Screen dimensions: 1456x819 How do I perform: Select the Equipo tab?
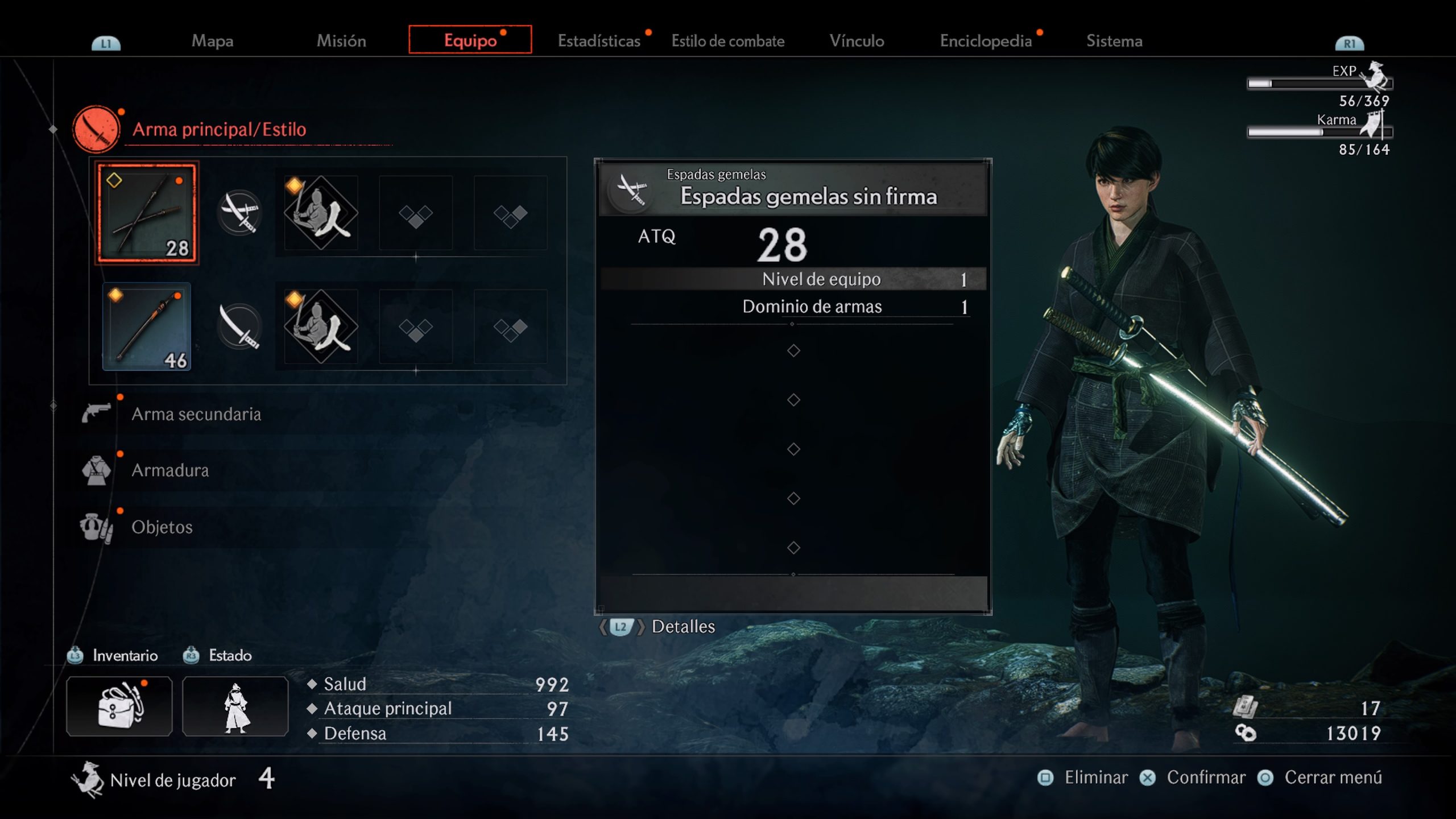[x=470, y=40]
